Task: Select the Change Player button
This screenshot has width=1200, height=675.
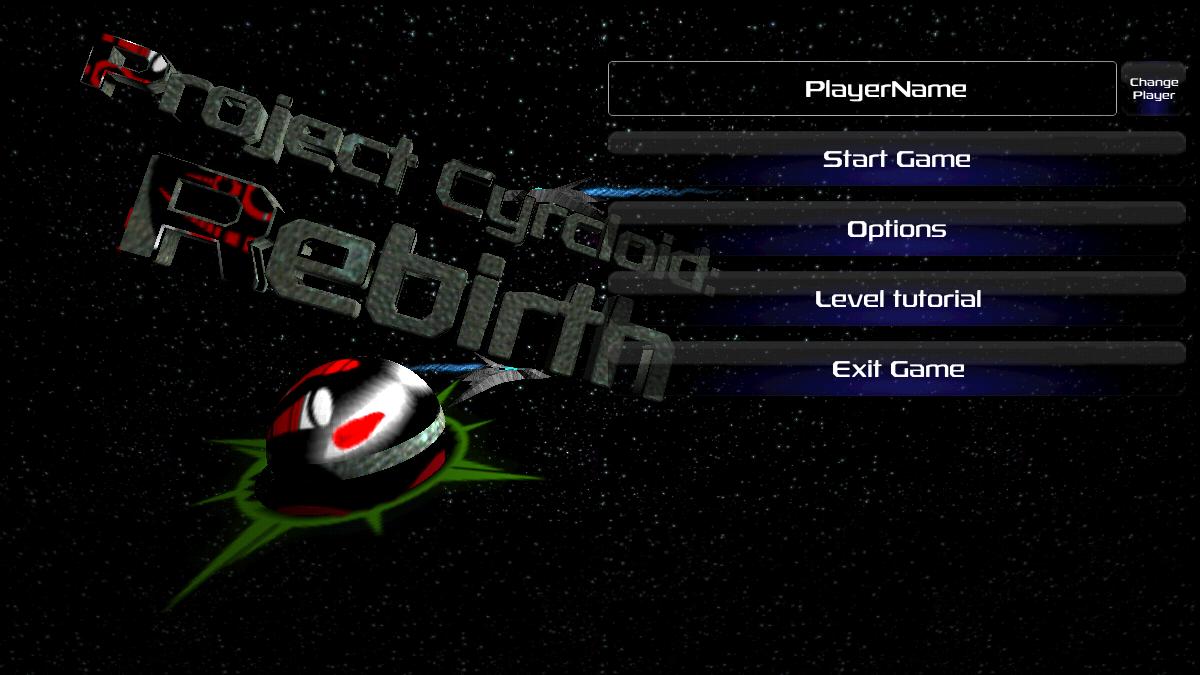Action: [x=1153, y=89]
